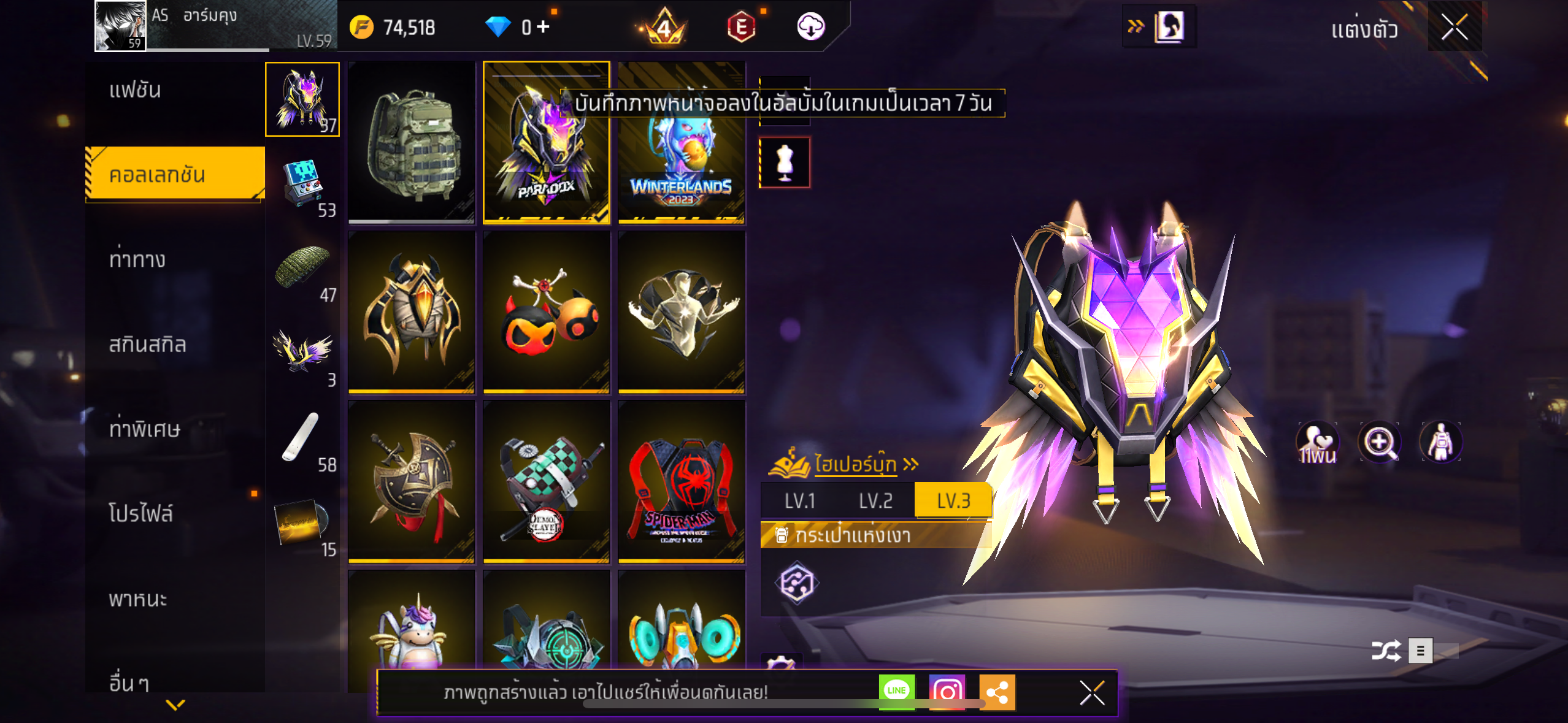Share the screenshot via LINE
The width and height of the screenshot is (1568, 723).
click(x=896, y=691)
